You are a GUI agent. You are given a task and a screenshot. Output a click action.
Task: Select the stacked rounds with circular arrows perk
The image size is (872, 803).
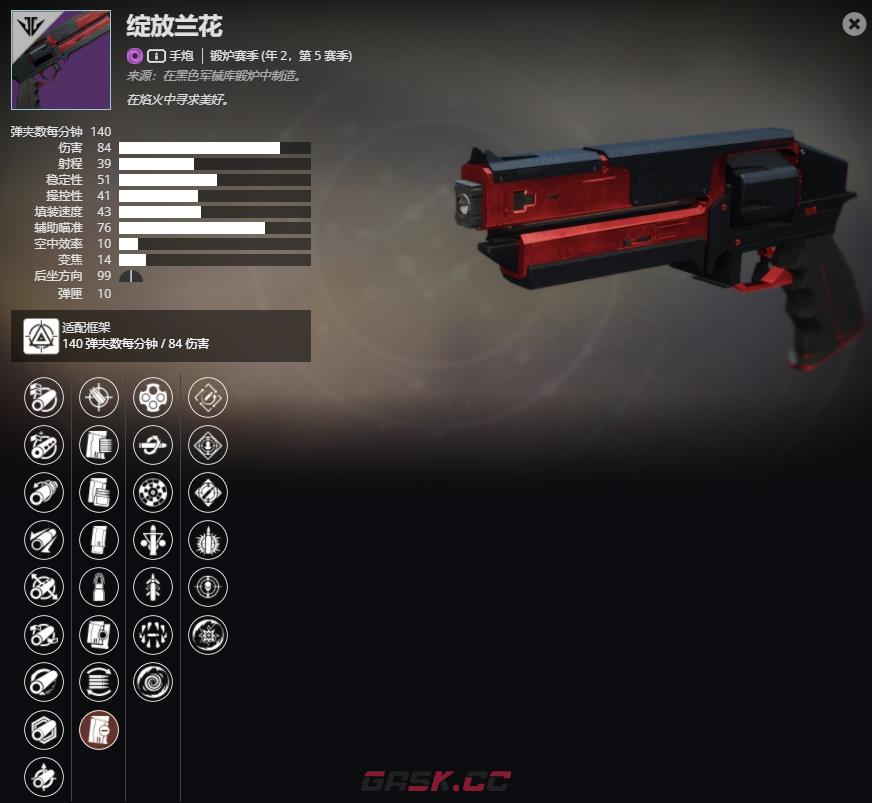point(99,682)
